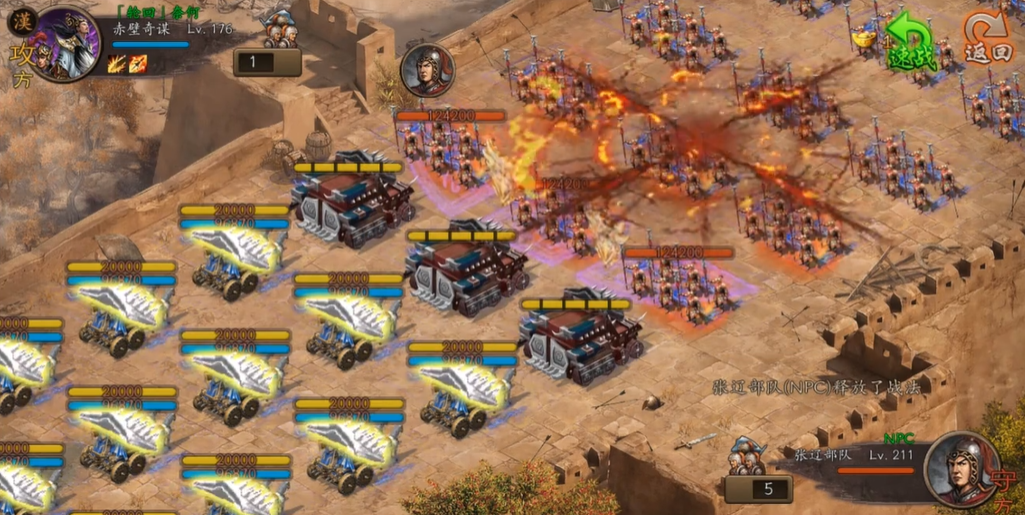Click the 漢 faction emblem
This screenshot has width=1025, height=515.
coord(22,20)
